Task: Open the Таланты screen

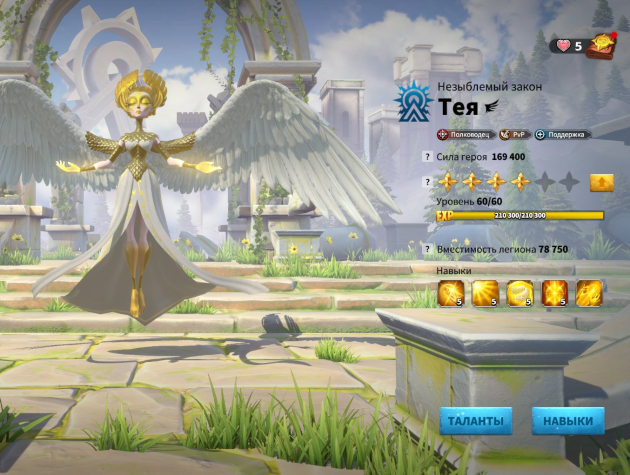Action: [475, 421]
